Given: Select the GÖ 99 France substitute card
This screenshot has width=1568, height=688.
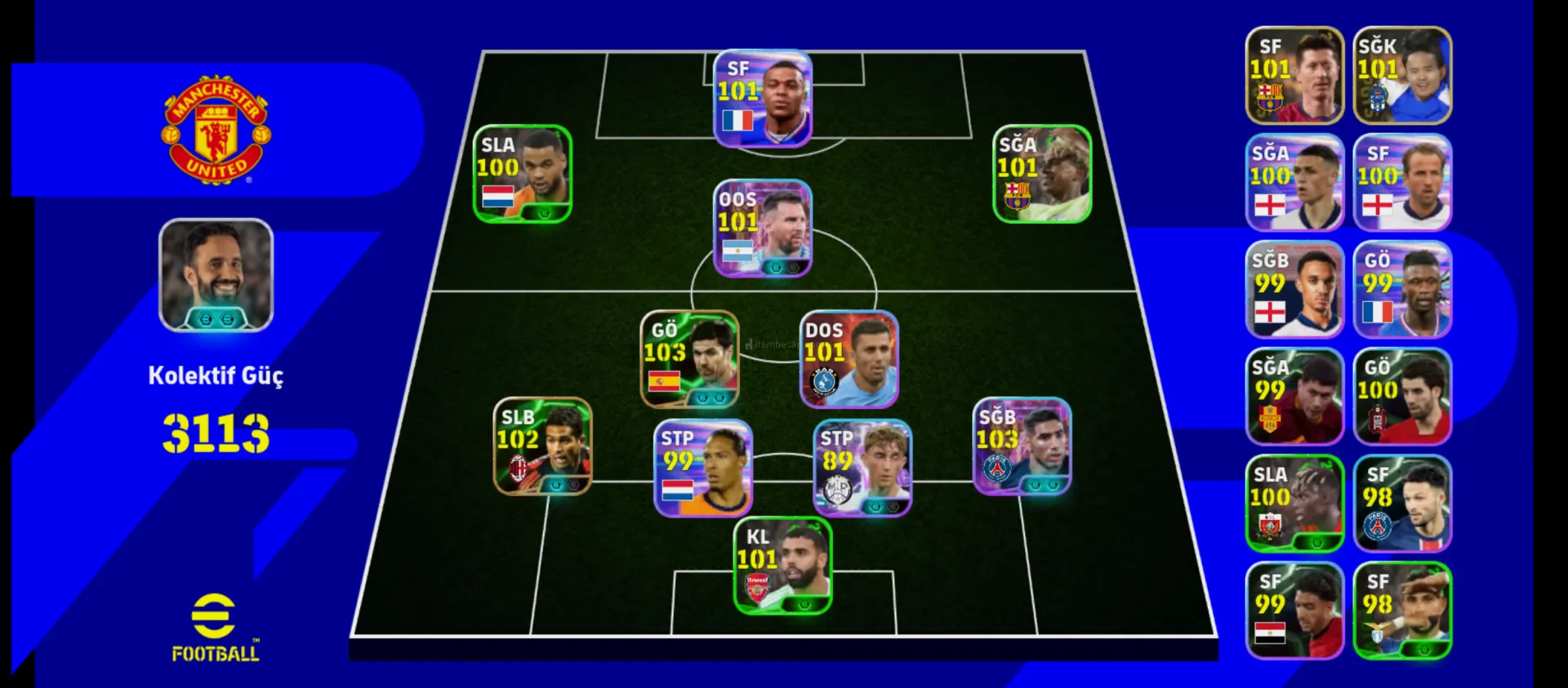Looking at the screenshot, I should coord(1402,290).
